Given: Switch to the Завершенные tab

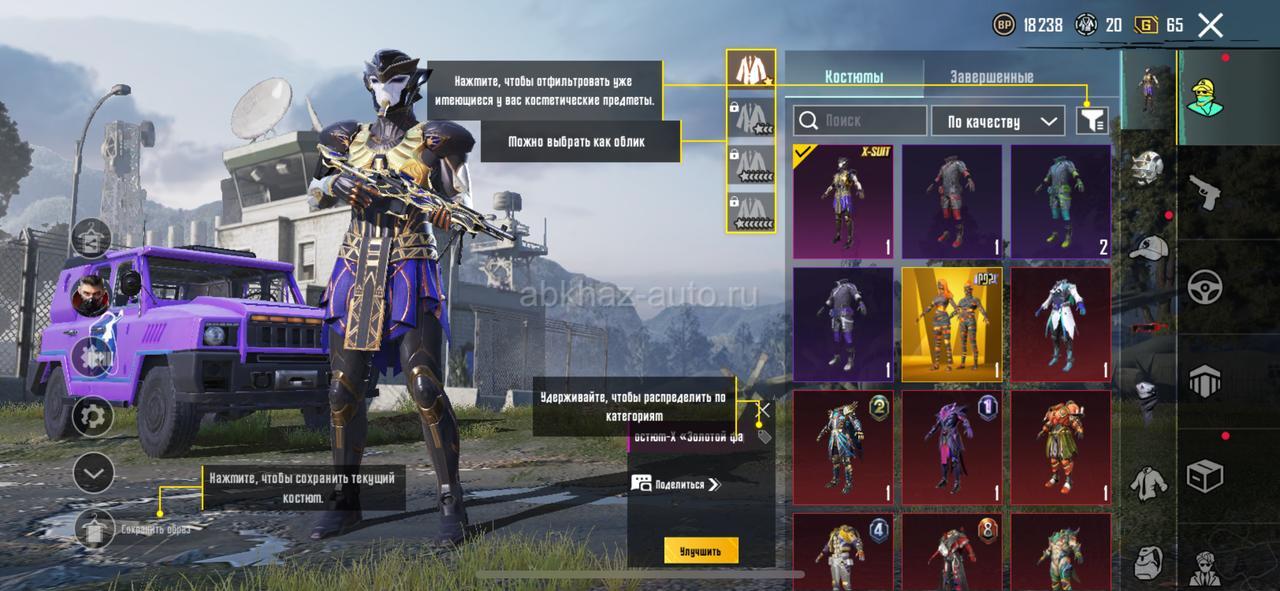Looking at the screenshot, I should coord(991,77).
